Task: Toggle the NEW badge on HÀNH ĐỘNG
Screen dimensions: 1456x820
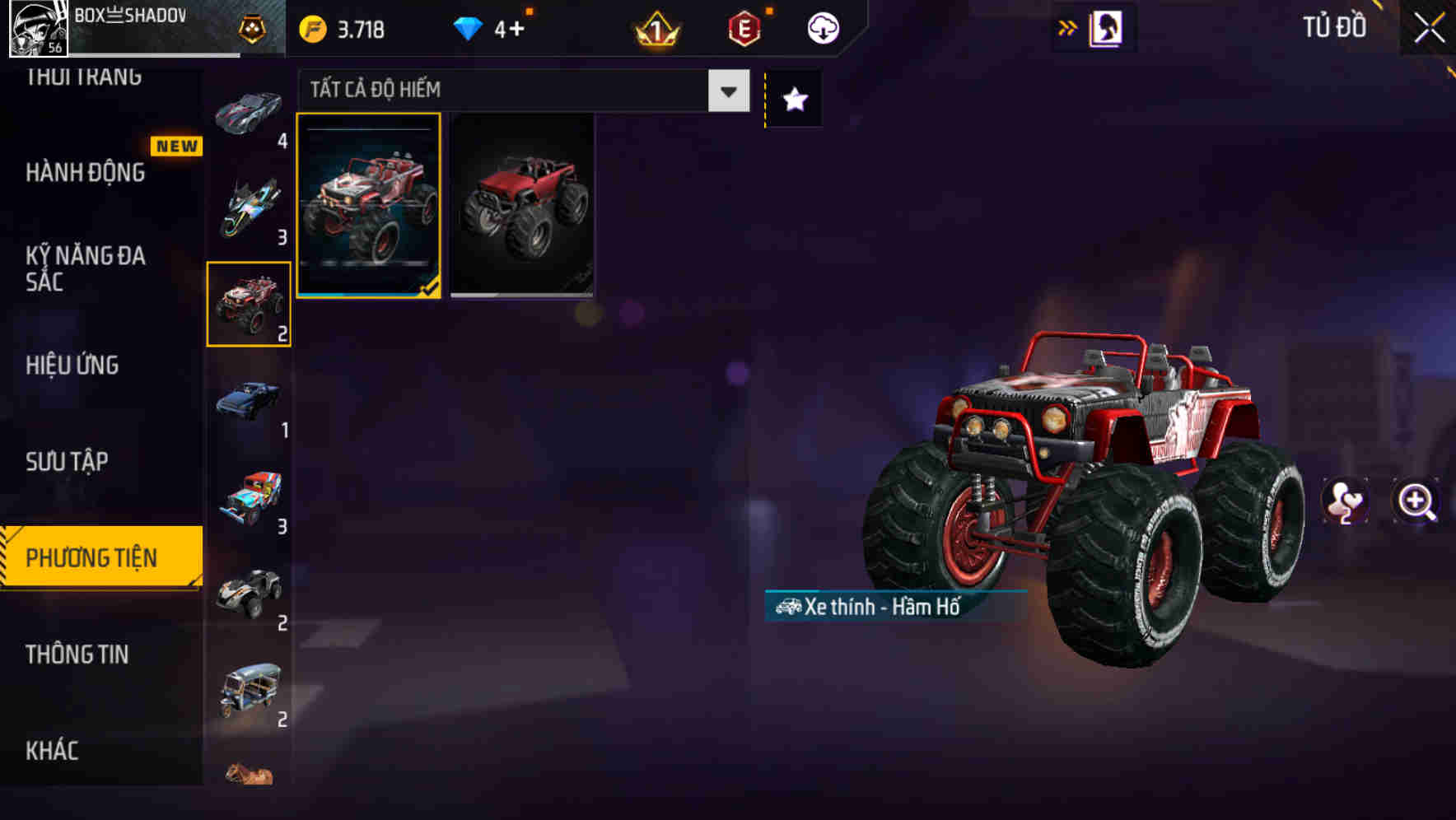Action: pyautogui.click(x=176, y=146)
